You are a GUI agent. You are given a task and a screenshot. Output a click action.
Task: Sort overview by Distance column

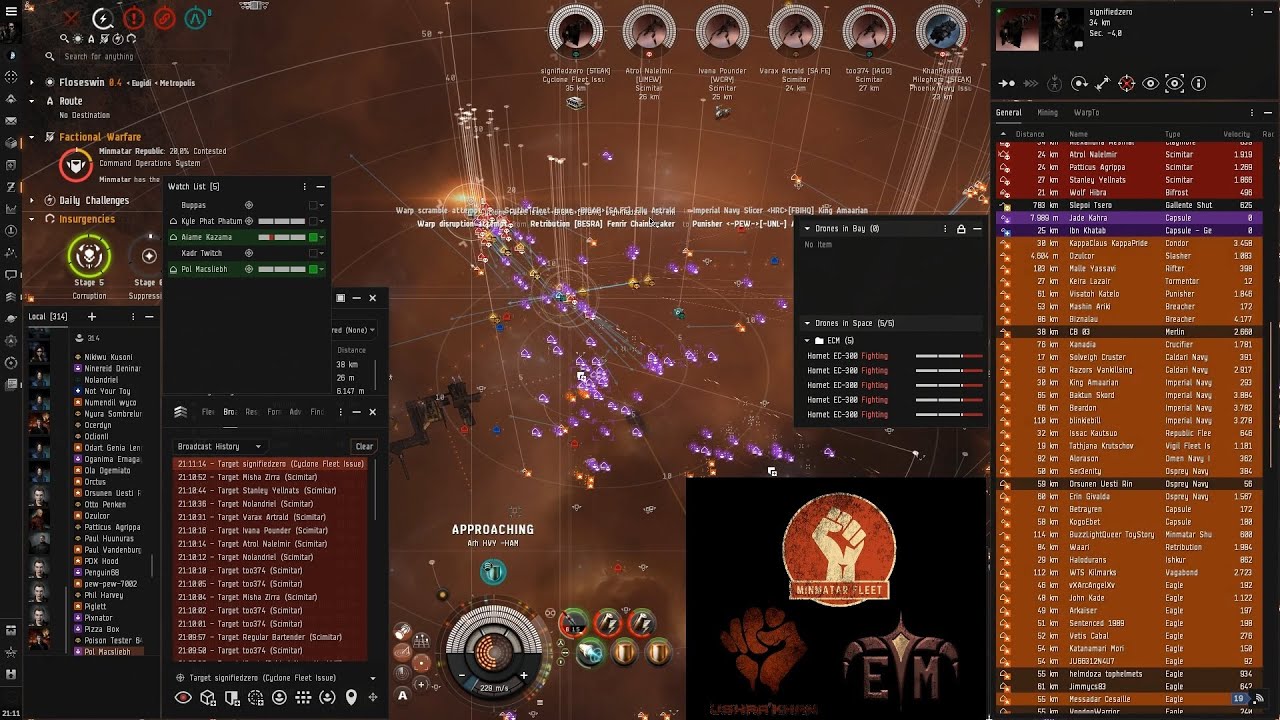[x=1030, y=134]
